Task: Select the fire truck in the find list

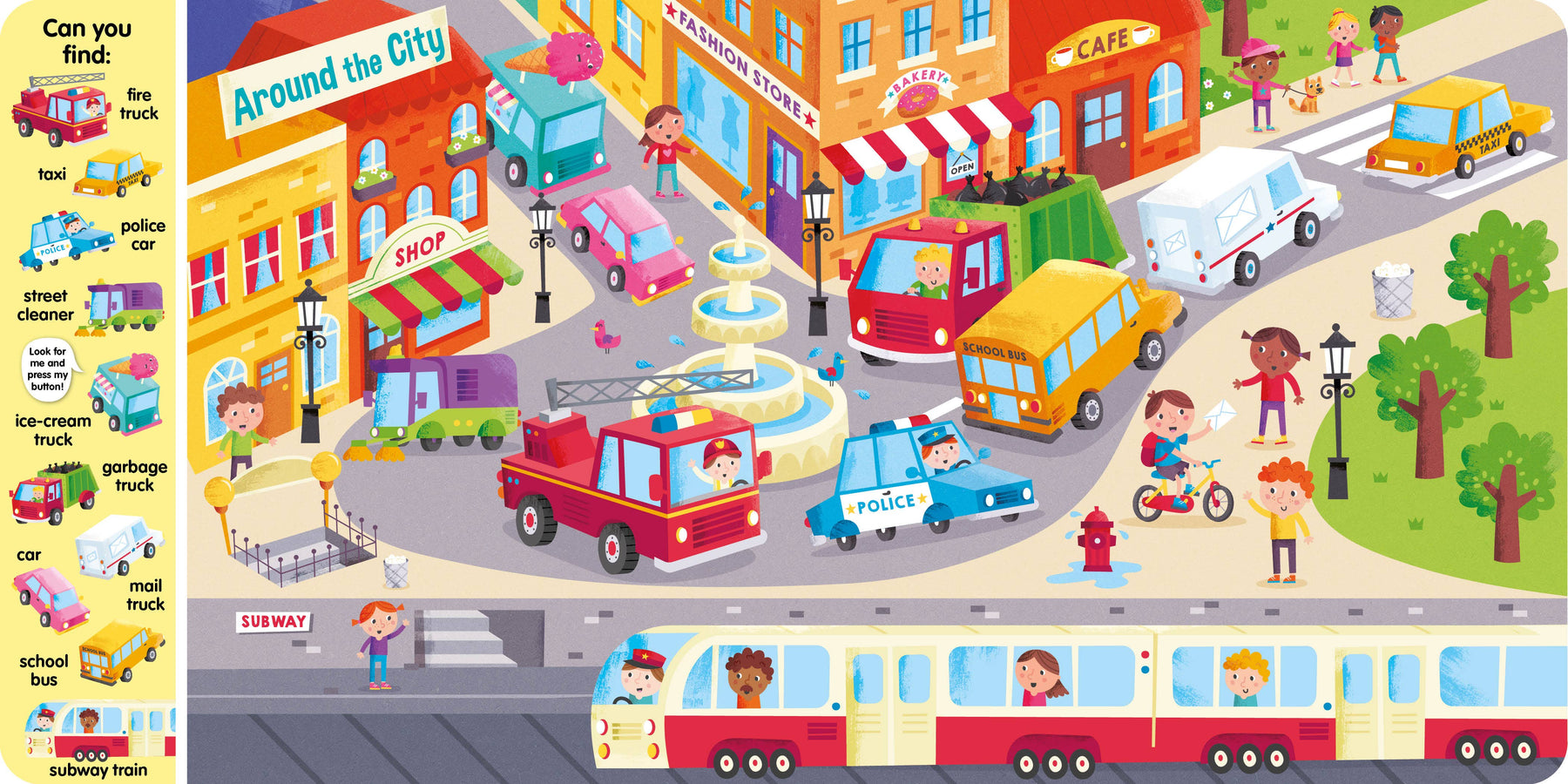Action: click(x=61, y=112)
